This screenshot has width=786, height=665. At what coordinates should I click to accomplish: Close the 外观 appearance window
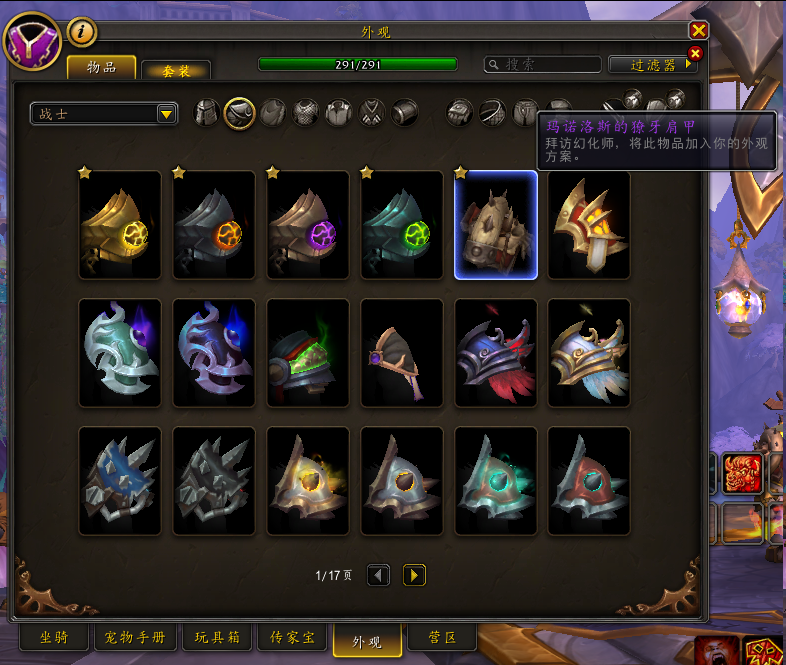pyautogui.click(x=699, y=31)
